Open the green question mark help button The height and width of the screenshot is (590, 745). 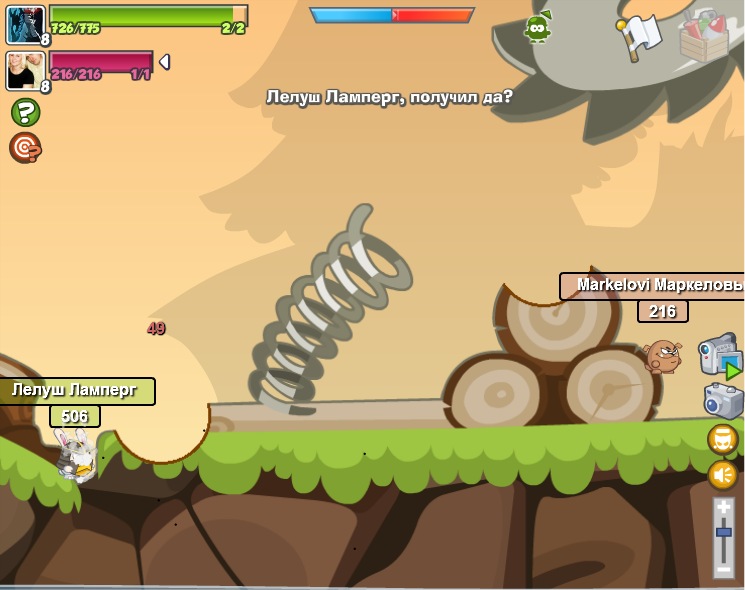[25, 112]
